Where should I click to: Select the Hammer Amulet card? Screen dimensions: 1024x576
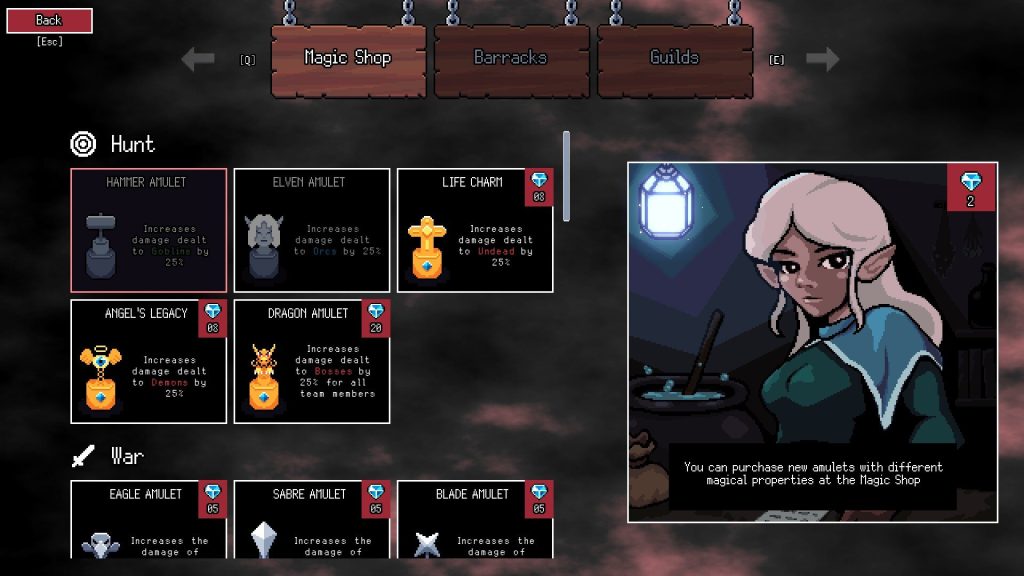149,230
